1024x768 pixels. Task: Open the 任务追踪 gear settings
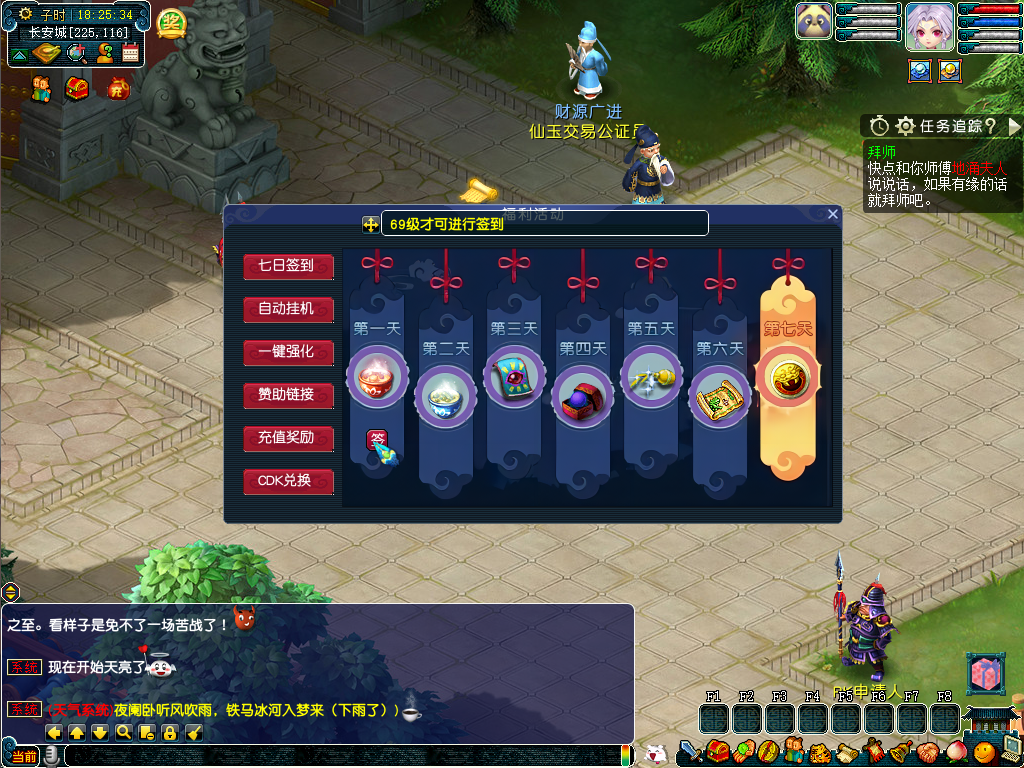pyautogui.click(x=905, y=126)
